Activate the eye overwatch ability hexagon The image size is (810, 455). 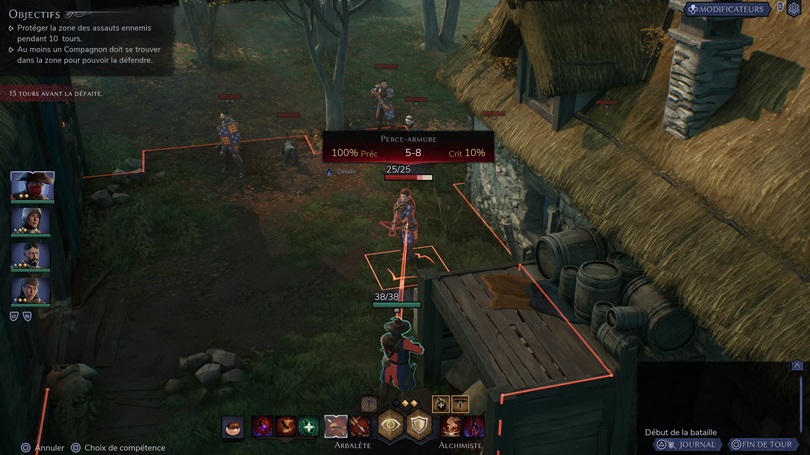coord(390,424)
